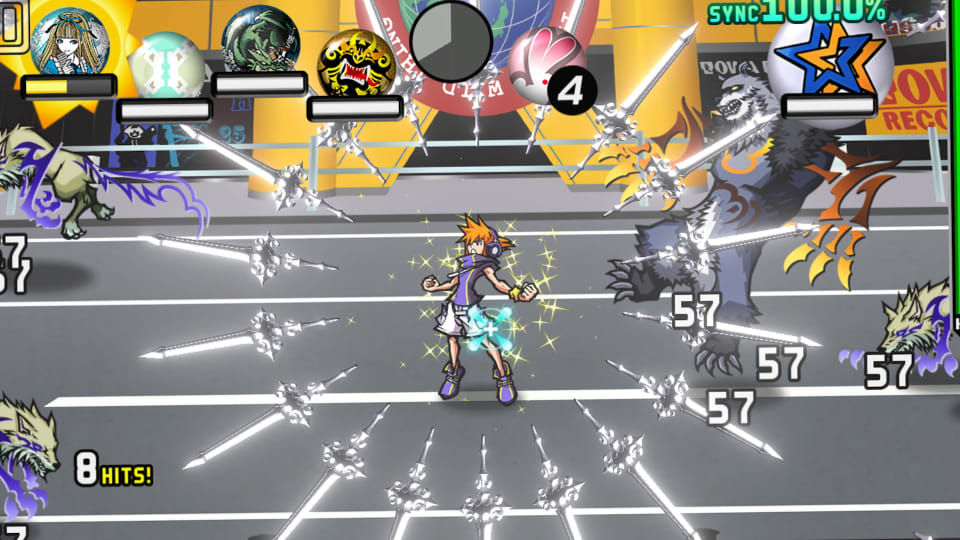Use the pink healing pin with 4 uses
Image resolution: width=960 pixels, height=540 pixels.
[x=546, y=62]
